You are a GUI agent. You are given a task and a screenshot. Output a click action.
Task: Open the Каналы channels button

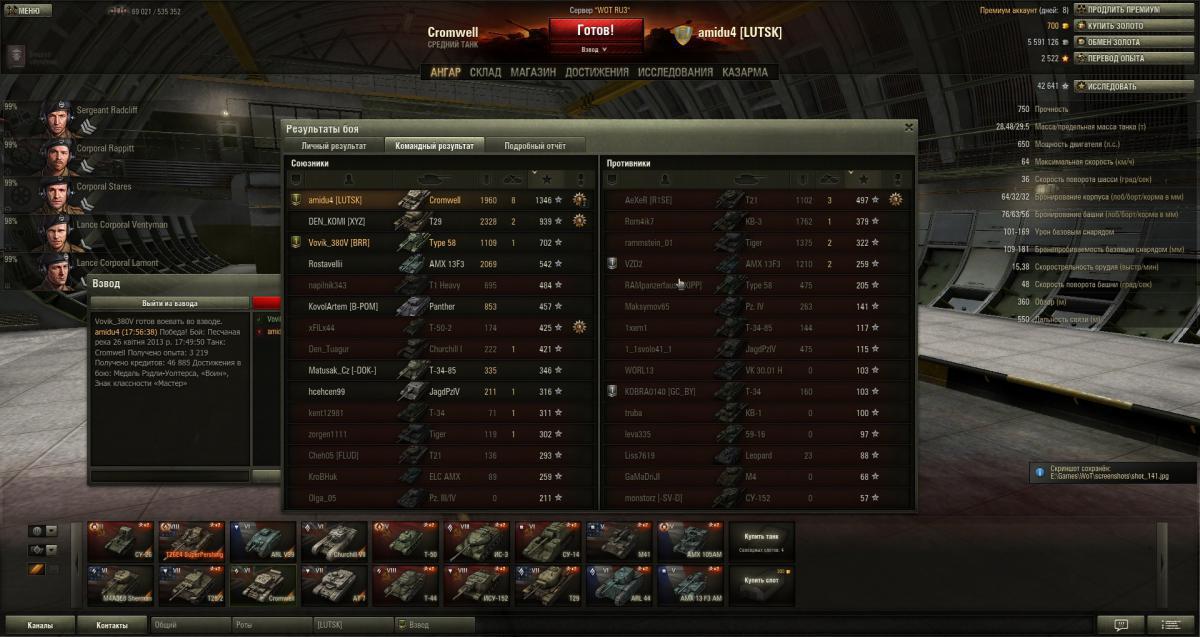click(x=40, y=625)
